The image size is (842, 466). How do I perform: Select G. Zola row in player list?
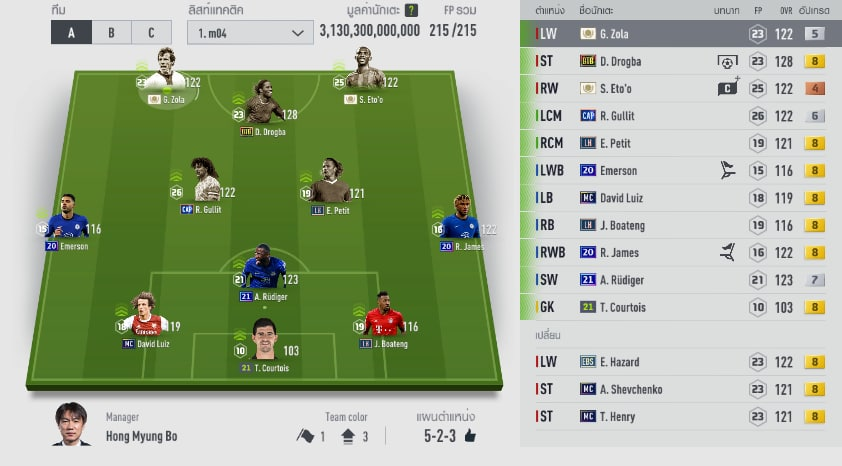(680, 34)
